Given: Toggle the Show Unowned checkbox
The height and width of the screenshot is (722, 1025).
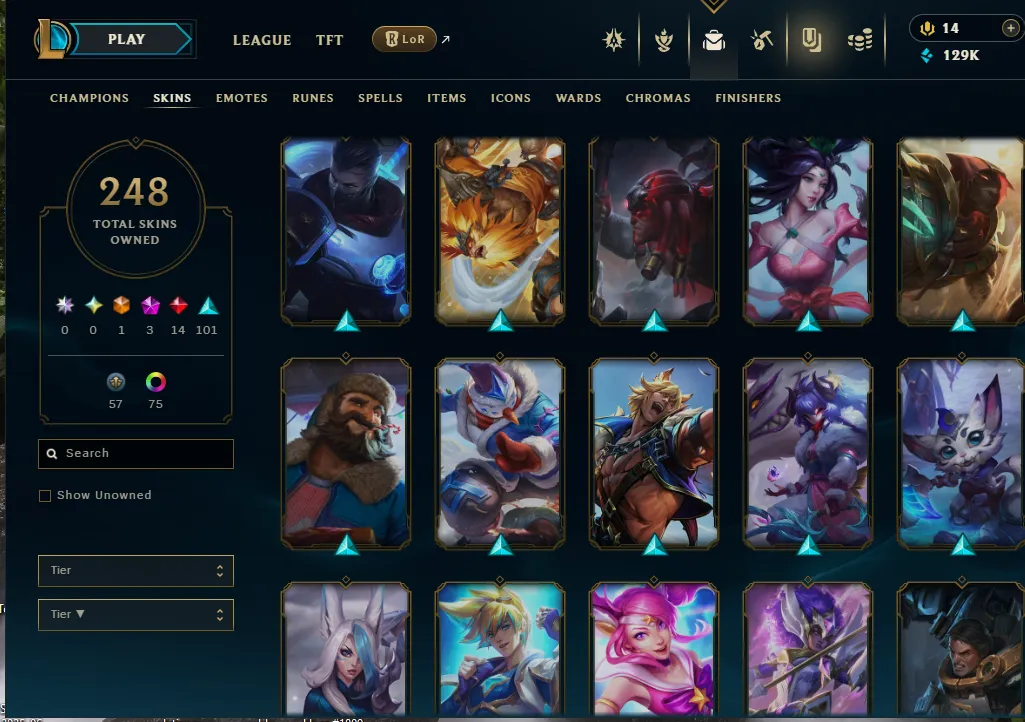Looking at the screenshot, I should pyautogui.click(x=45, y=496).
